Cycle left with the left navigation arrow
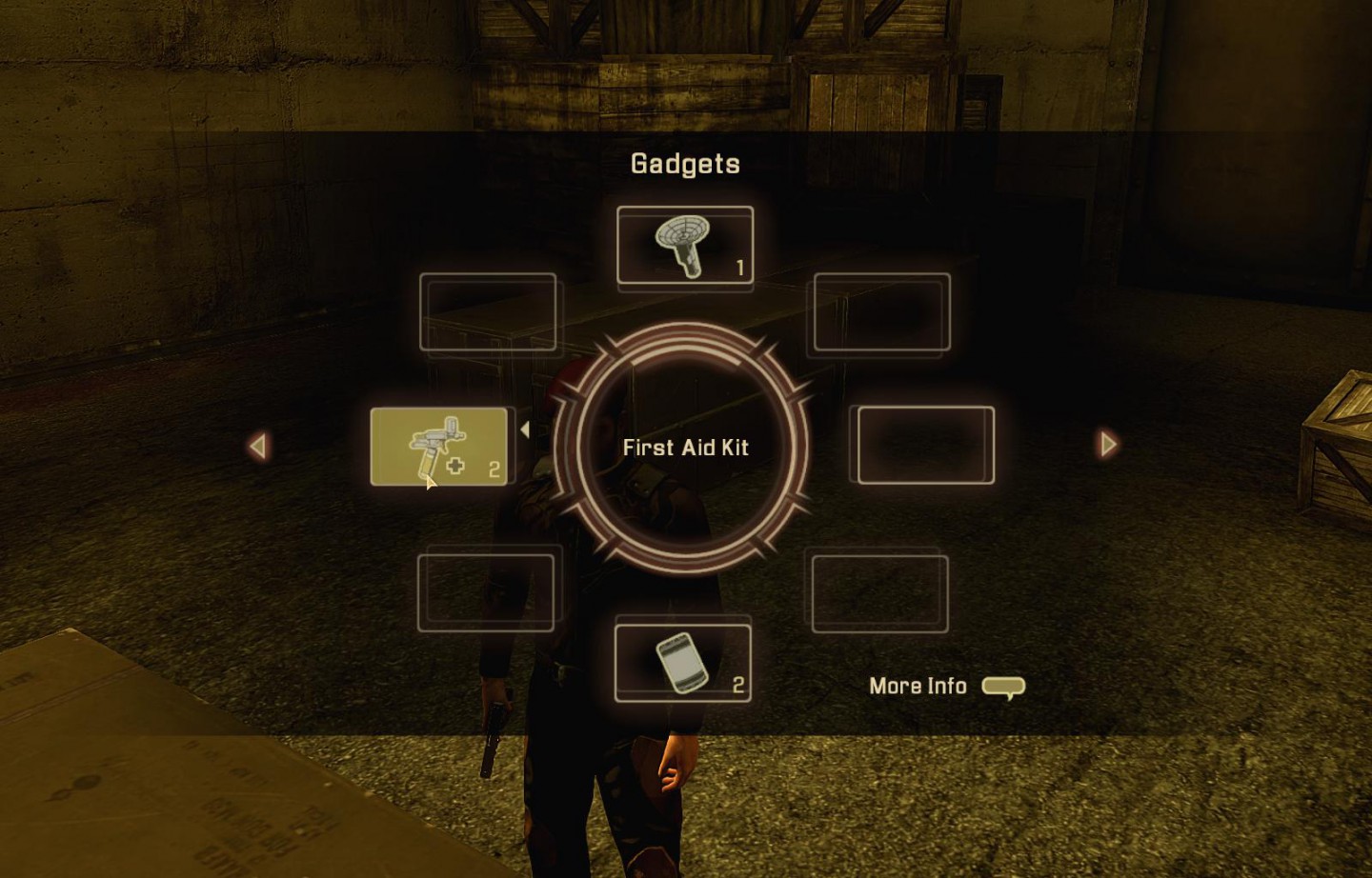This screenshot has width=1372, height=878. [x=258, y=446]
